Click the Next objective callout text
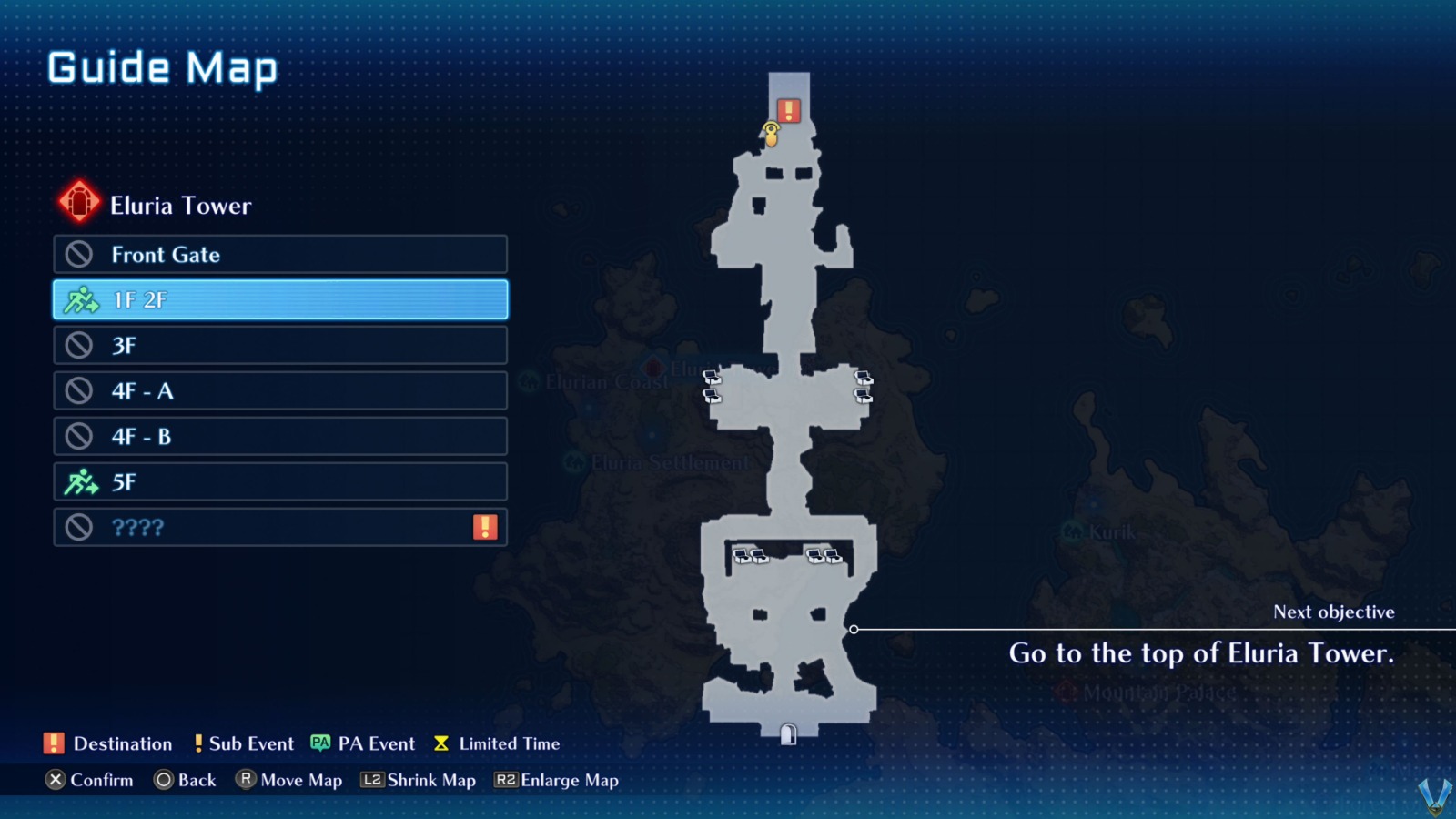Screen dimensions: 1456x819 pos(1333,612)
